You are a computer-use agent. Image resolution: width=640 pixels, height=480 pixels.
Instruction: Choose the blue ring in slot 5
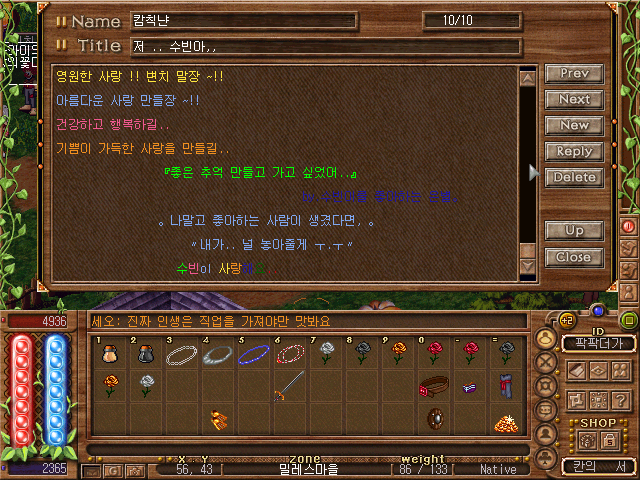click(252, 355)
